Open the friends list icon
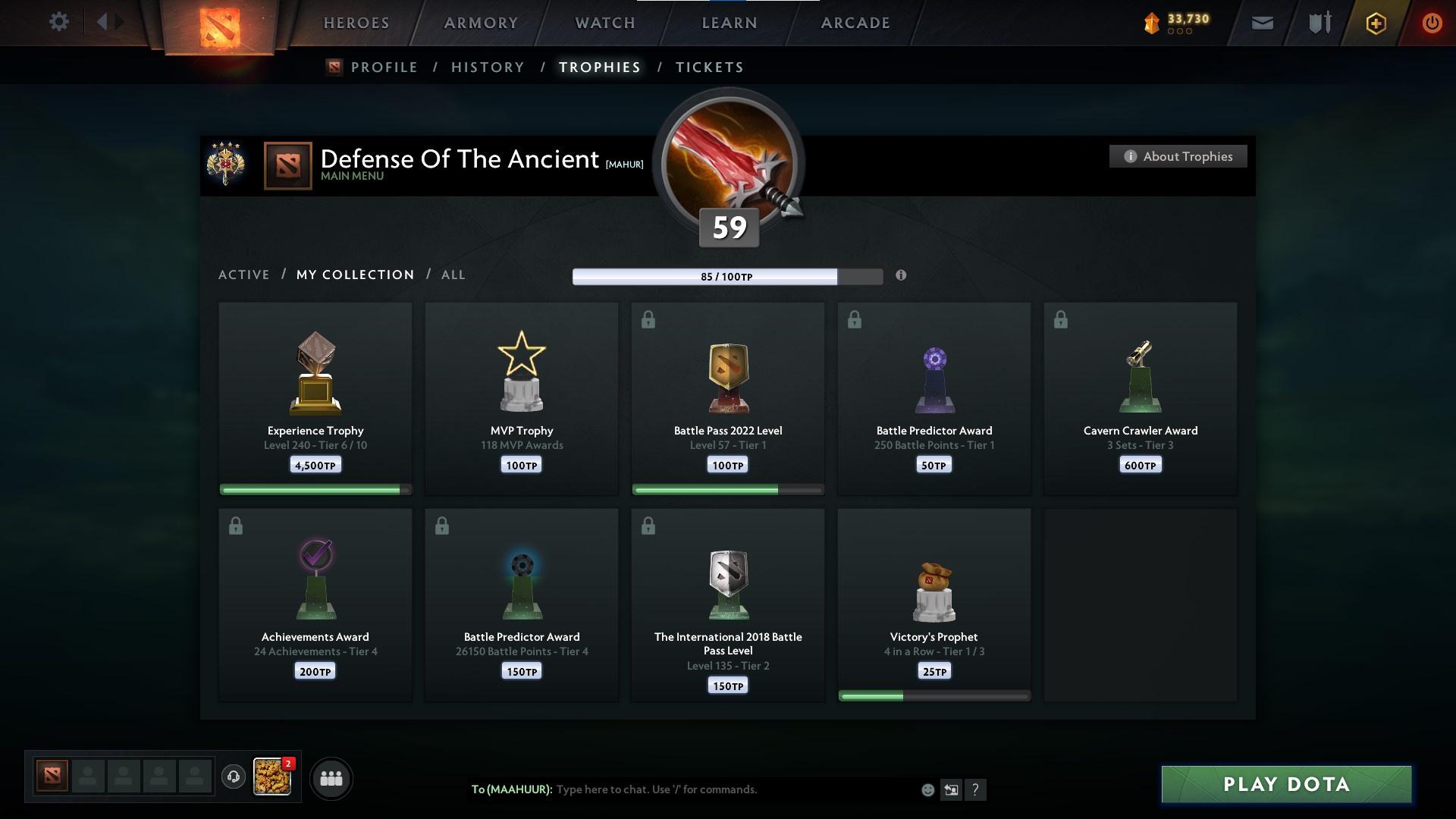Image resolution: width=1456 pixels, height=819 pixels. click(330, 778)
